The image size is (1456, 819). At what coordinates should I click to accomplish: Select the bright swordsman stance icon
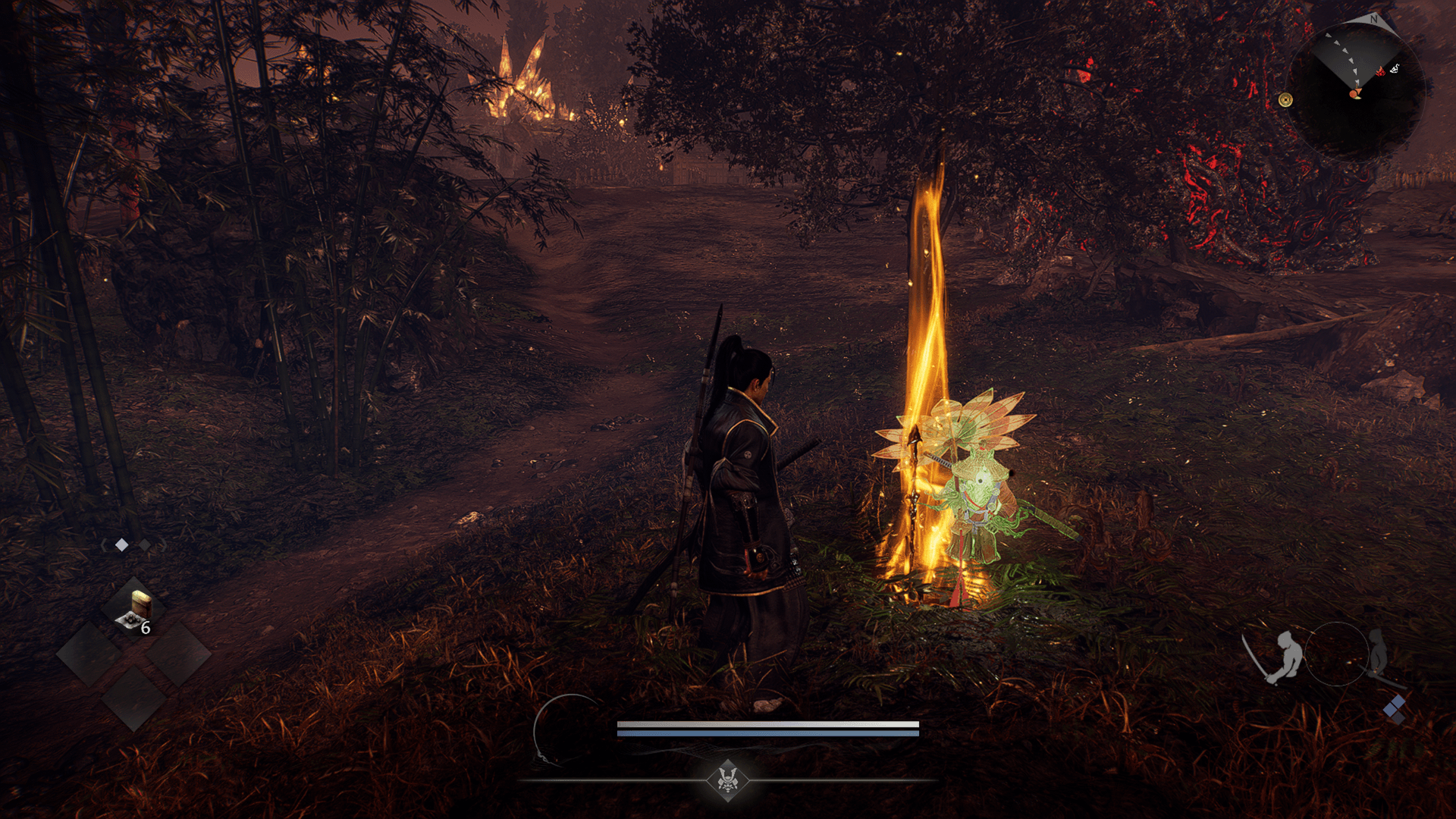pyautogui.click(x=1280, y=656)
